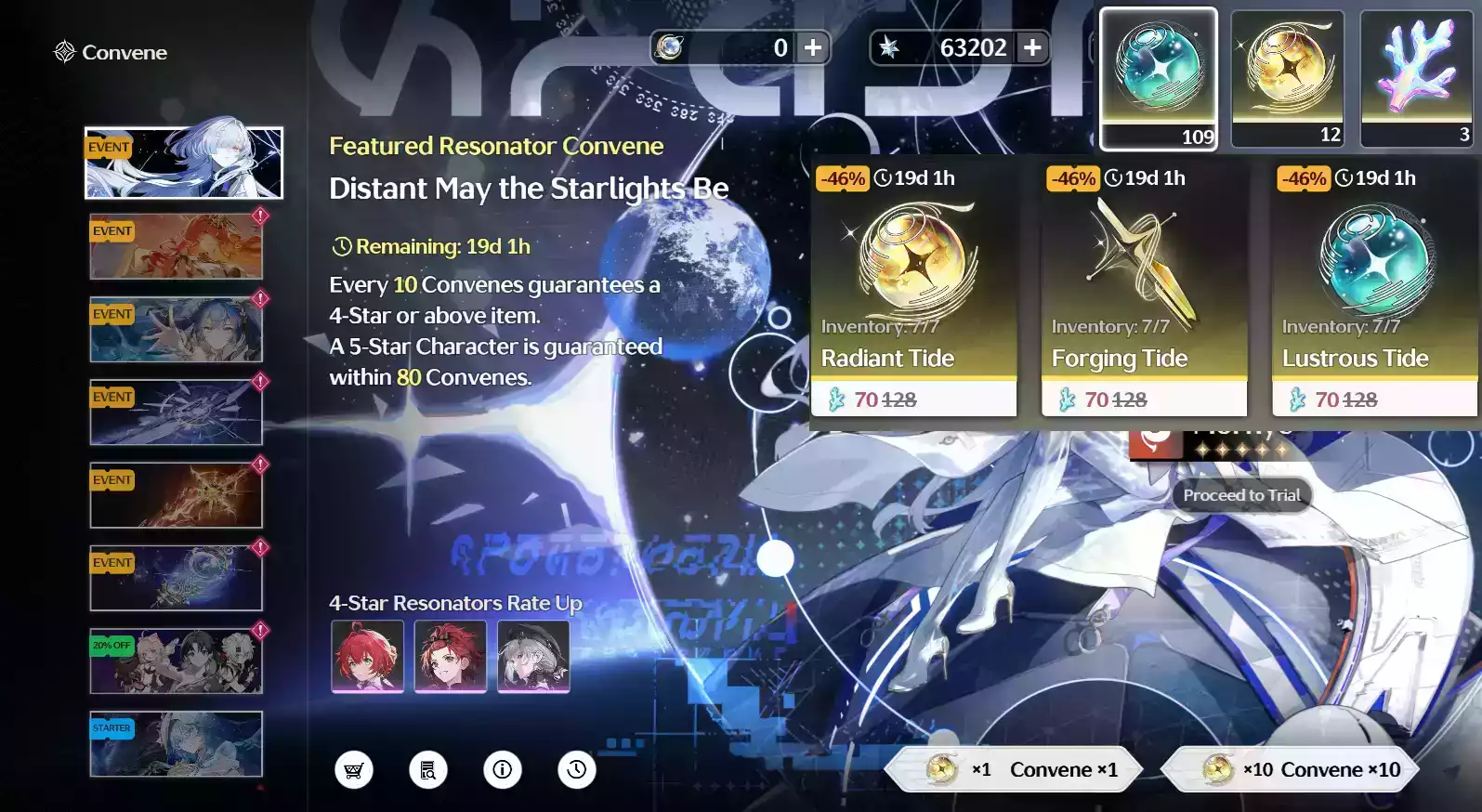
Task: Open the Shop via the cart icon
Action: (353, 769)
